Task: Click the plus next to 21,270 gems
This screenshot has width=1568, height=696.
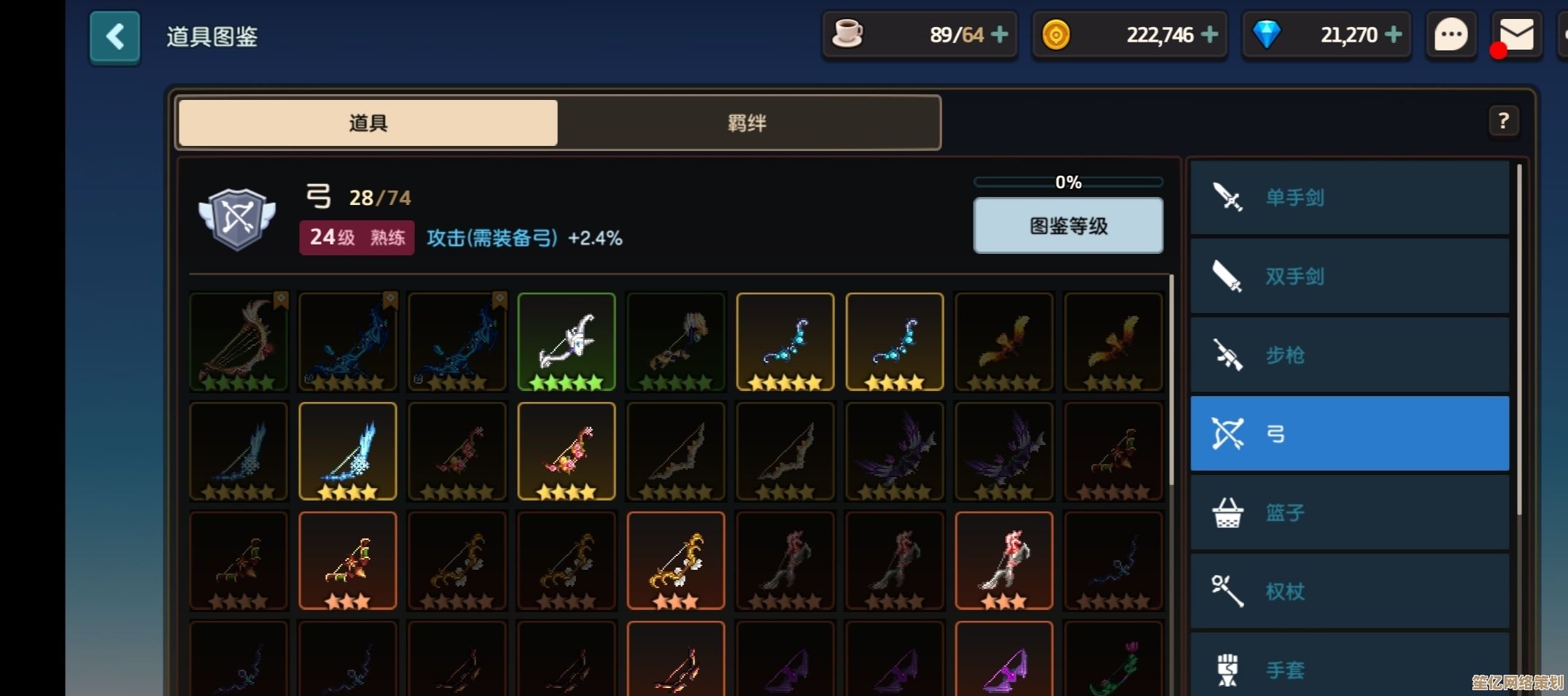Action: pyautogui.click(x=1394, y=34)
